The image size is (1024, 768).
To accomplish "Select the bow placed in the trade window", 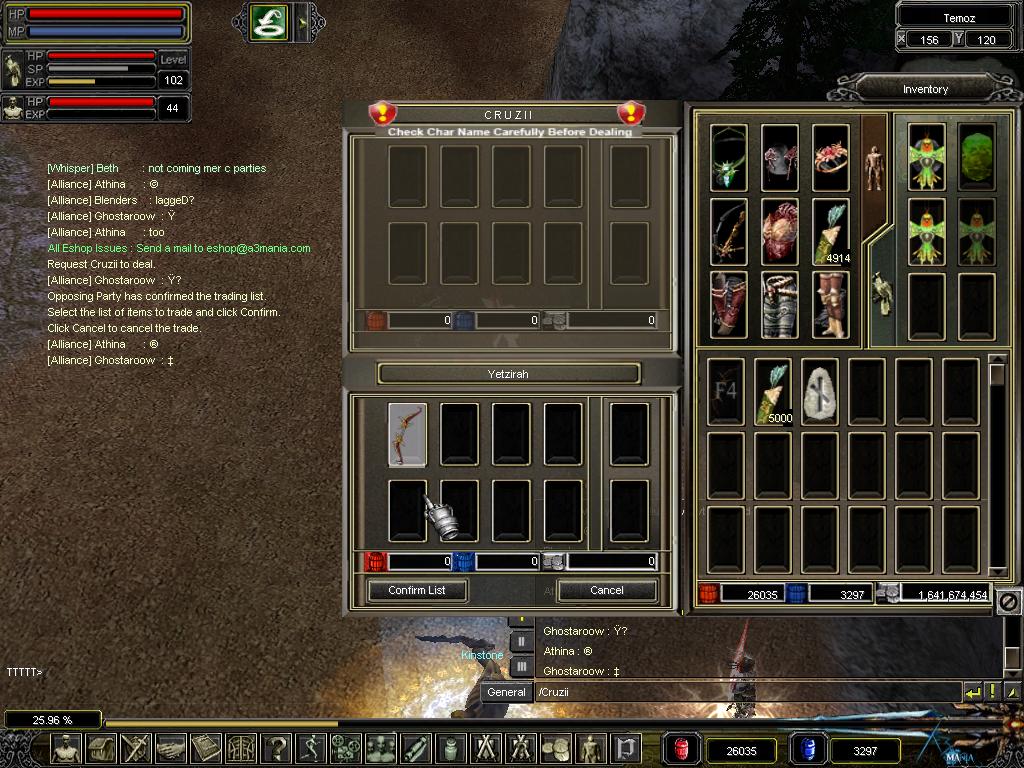I will point(407,435).
